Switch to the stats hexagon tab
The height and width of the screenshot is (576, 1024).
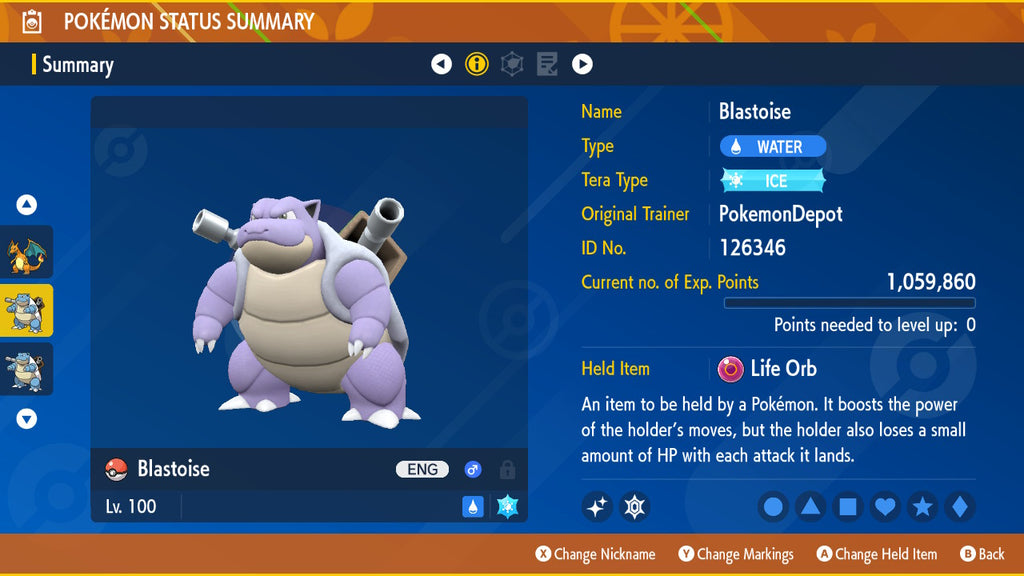(x=512, y=65)
